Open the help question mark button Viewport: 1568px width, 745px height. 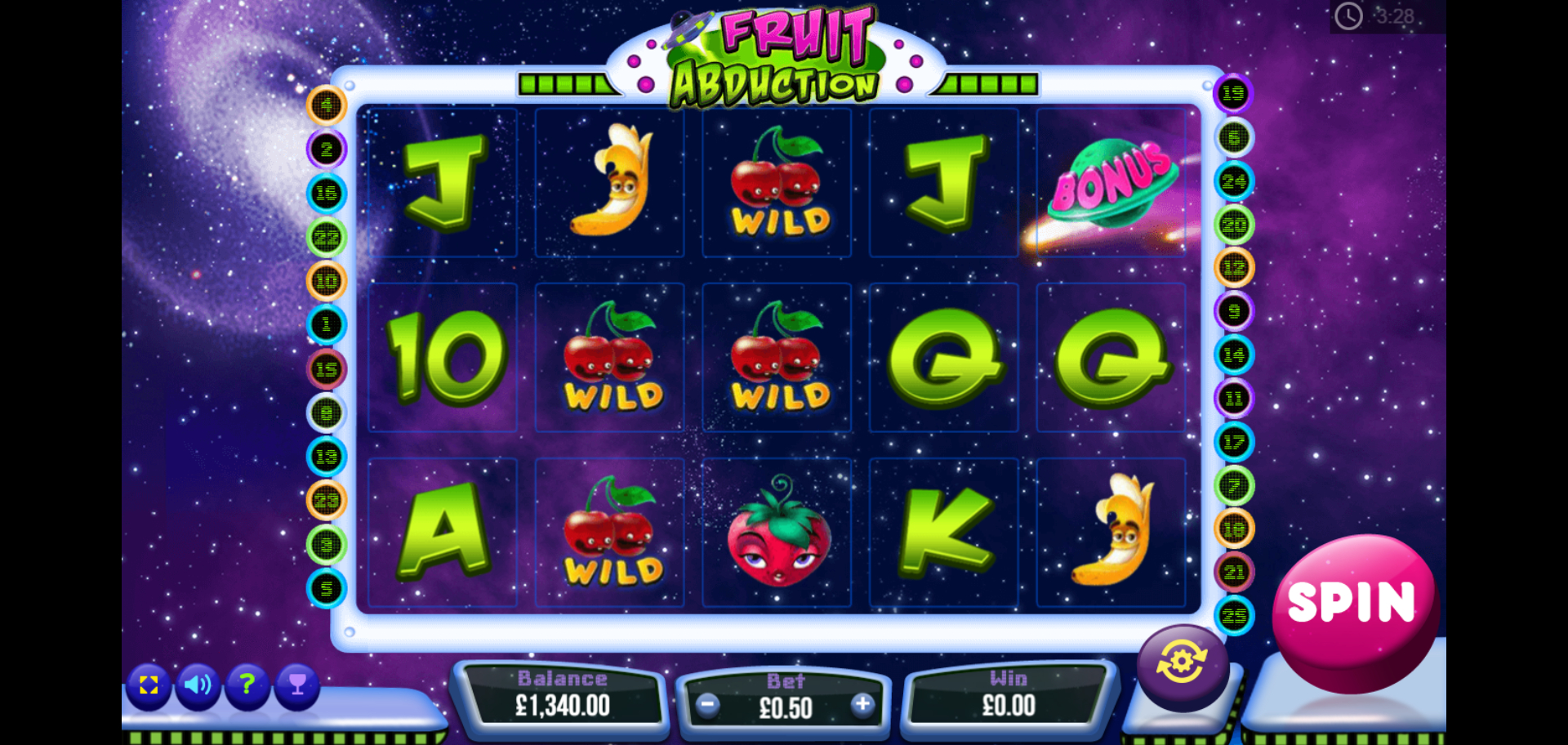click(x=247, y=685)
